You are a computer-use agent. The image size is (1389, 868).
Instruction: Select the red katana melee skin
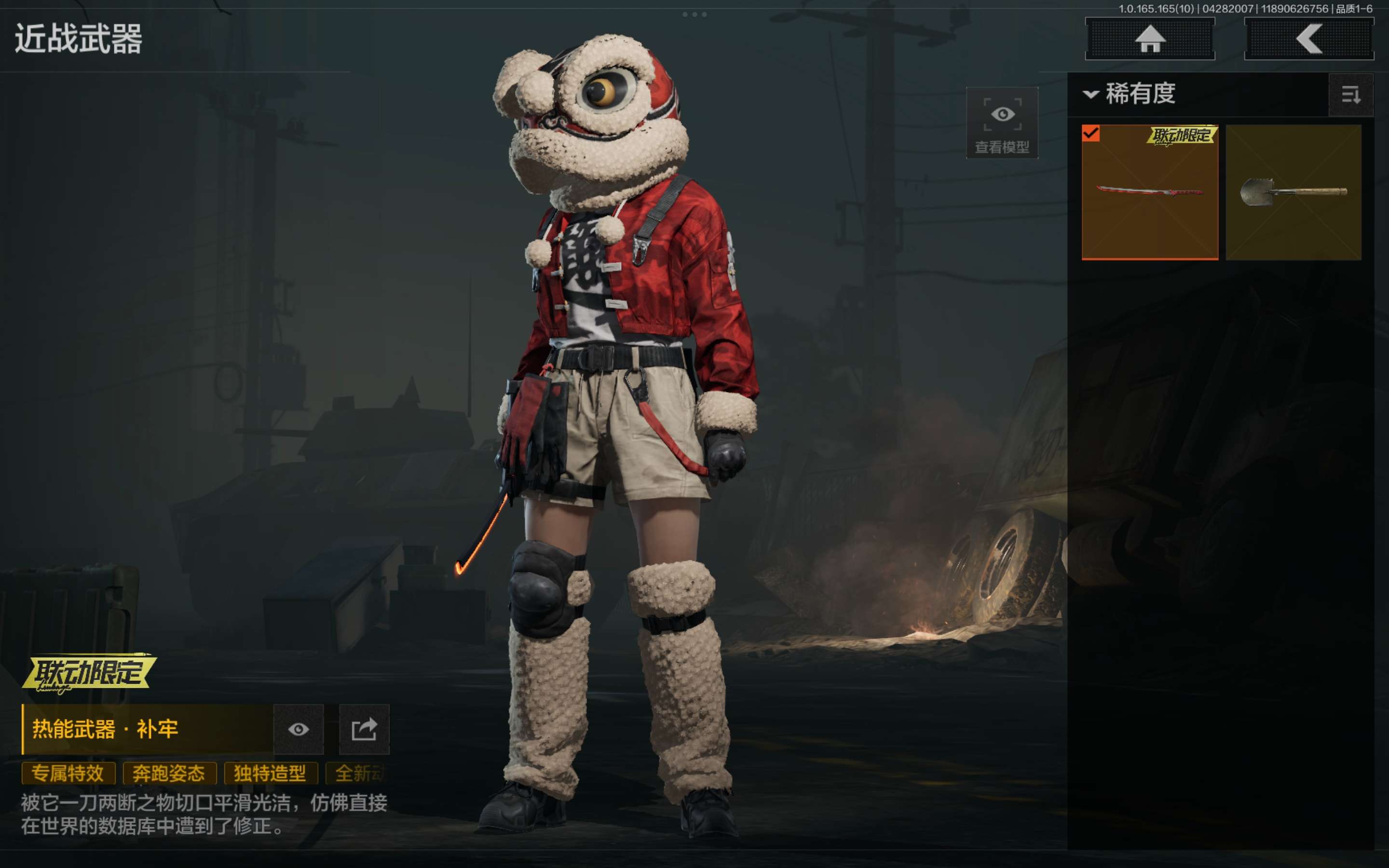tap(1149, 192)
